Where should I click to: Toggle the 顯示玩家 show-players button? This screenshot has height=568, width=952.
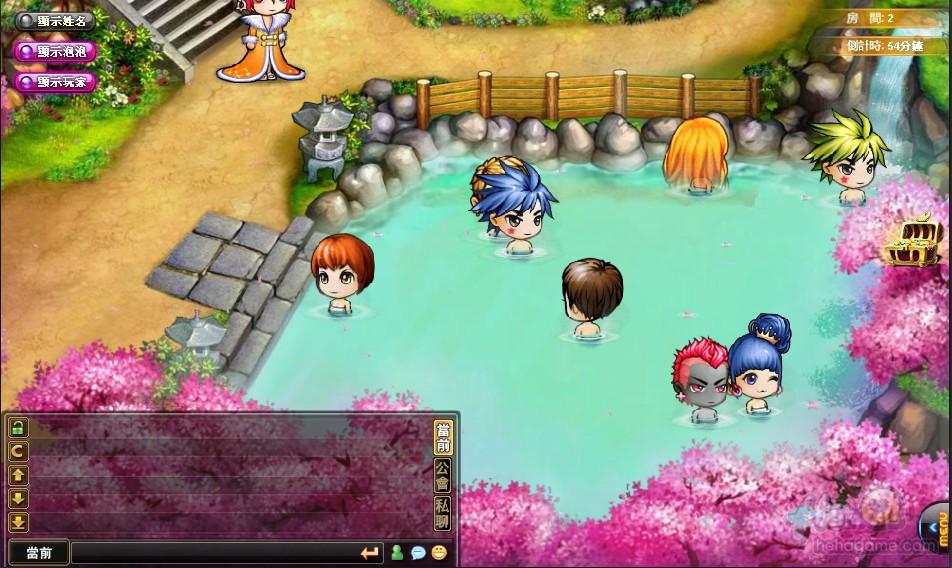tap(57, 82)
